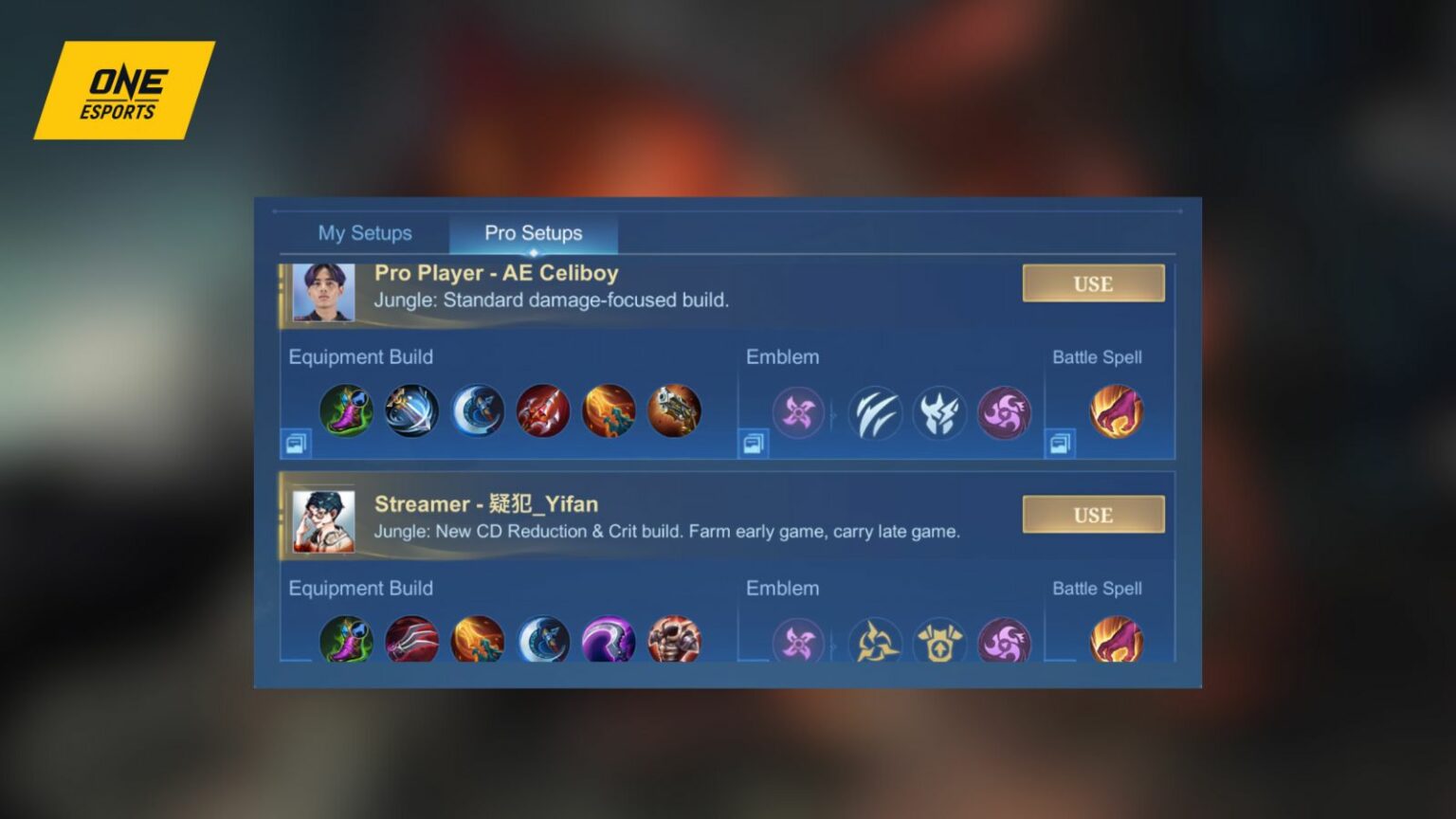The image size is (1456, 819).
Task: Click the Retribution spell in Yifan's setup
Action: [1117, 642]
